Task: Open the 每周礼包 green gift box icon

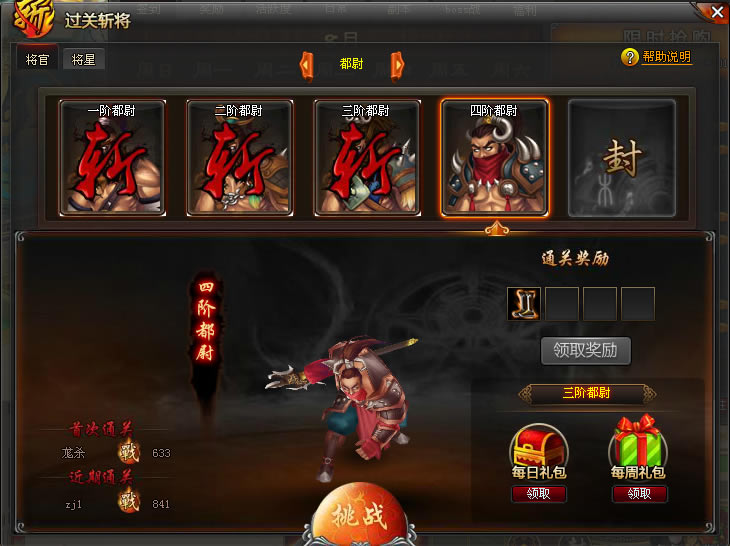Action: click(638, 444)
